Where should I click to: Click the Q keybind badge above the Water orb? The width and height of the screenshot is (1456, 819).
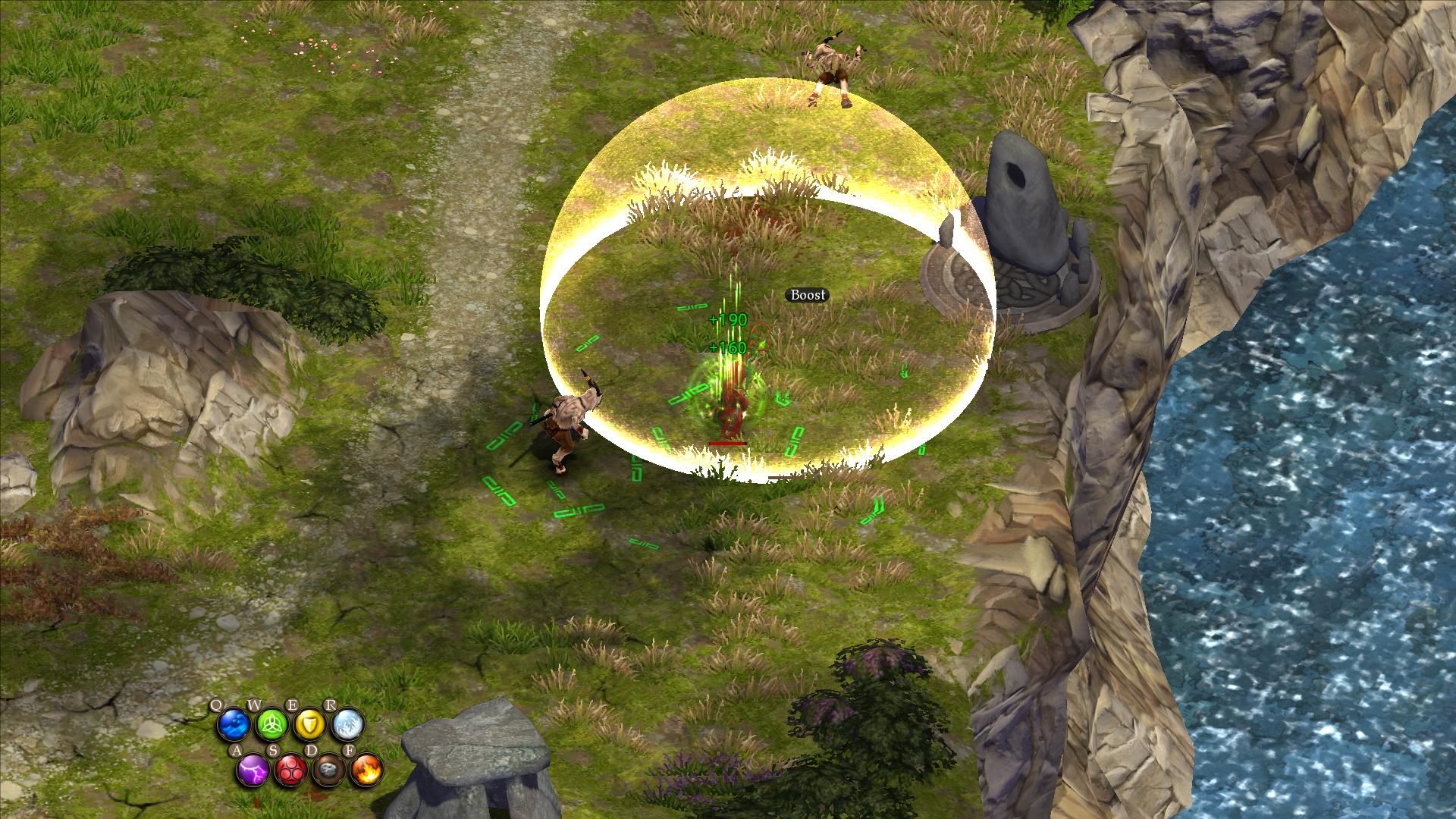point(217,704)
